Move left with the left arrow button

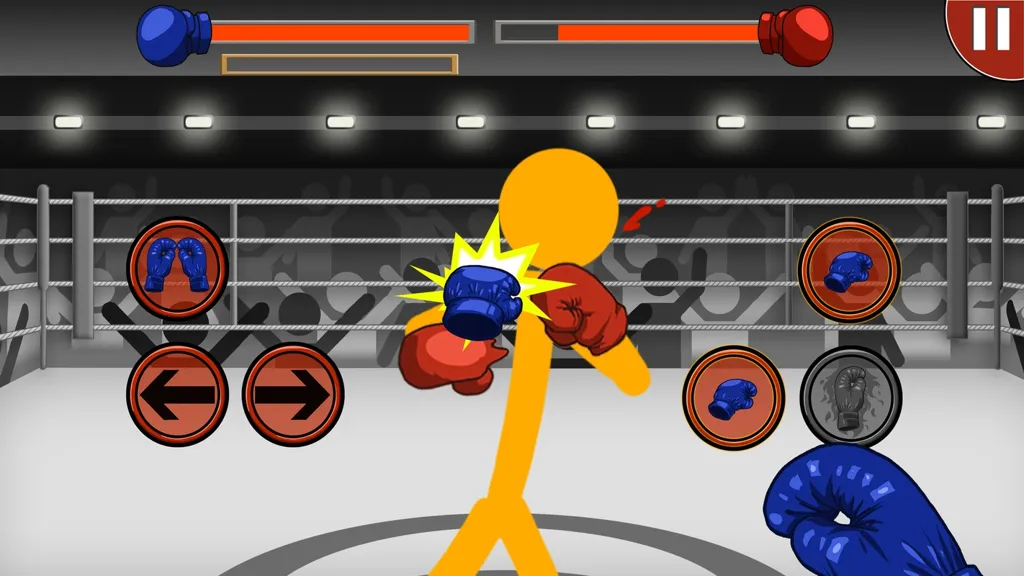pyautogui.click(x=178, y=395)
